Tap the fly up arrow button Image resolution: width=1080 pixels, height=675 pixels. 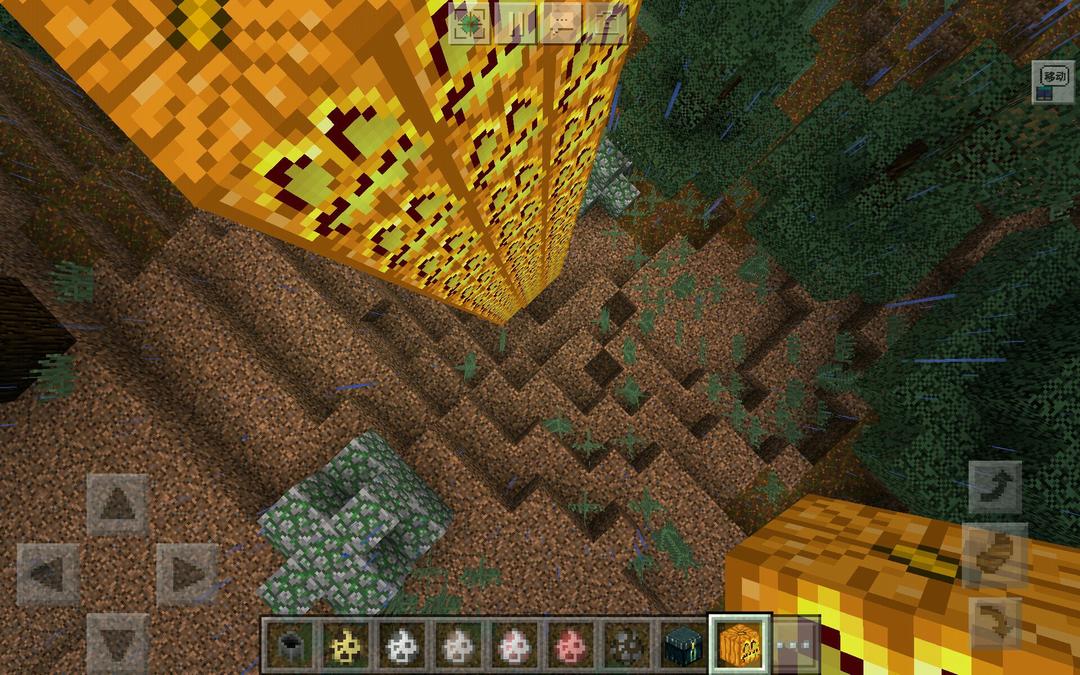coord(995,487)
